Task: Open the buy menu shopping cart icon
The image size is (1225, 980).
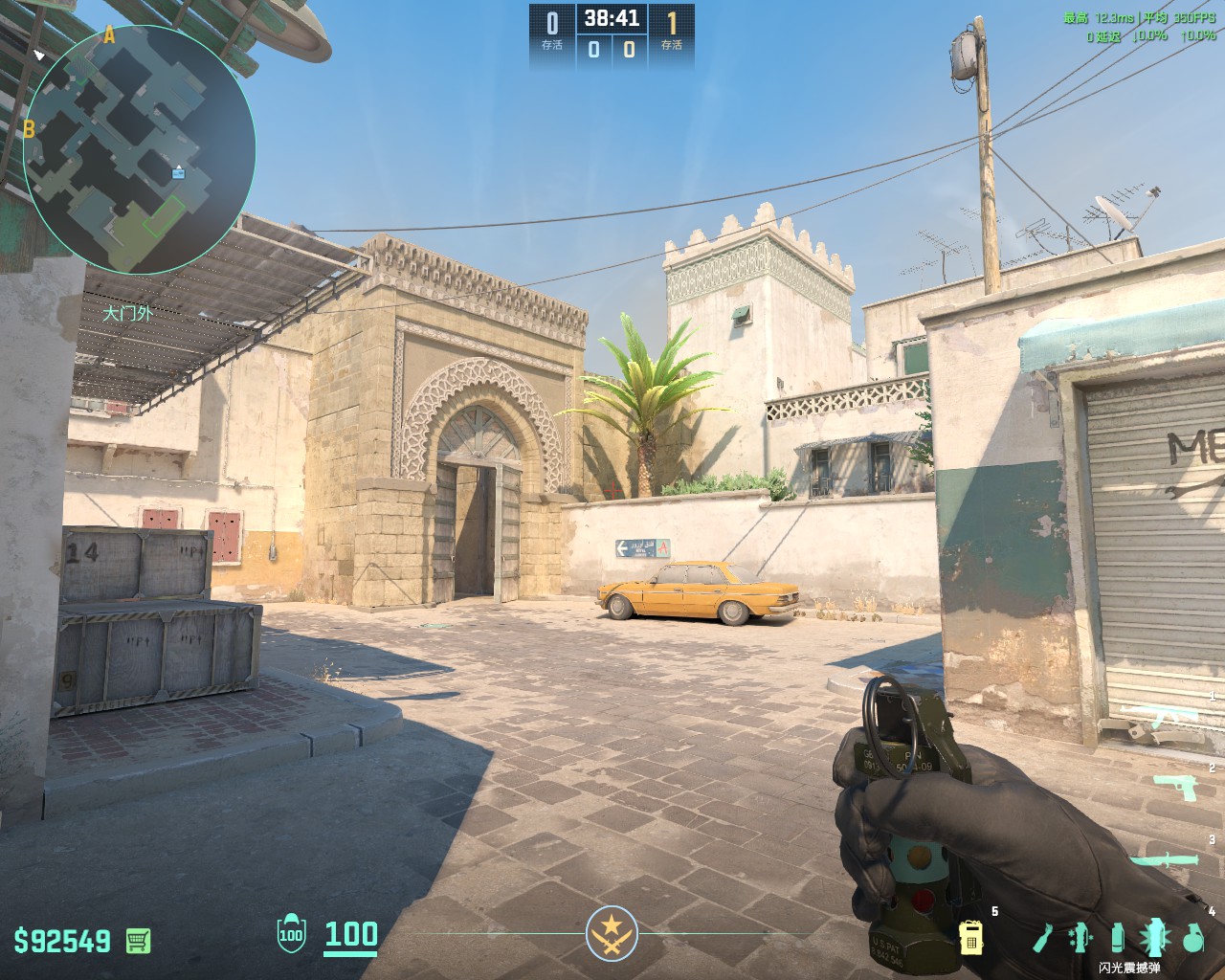Action: point(138,940)
